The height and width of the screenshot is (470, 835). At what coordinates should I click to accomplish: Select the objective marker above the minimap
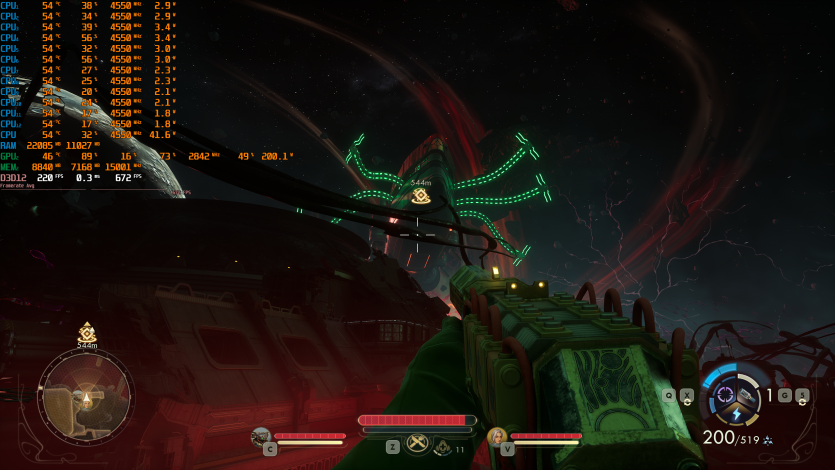(x=87, y=332)
